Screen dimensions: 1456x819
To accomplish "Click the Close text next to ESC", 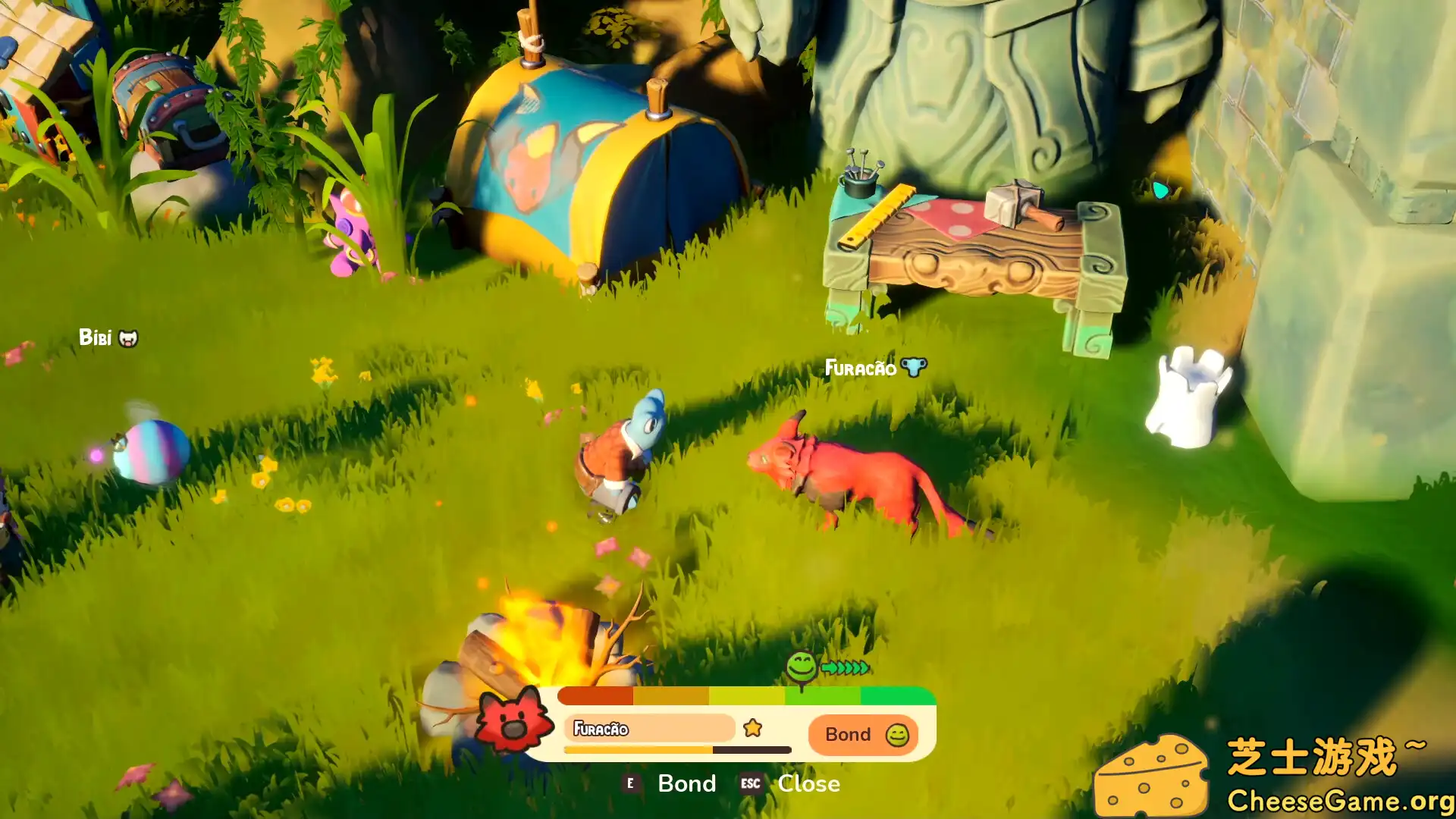I will (x=808, y=783).
